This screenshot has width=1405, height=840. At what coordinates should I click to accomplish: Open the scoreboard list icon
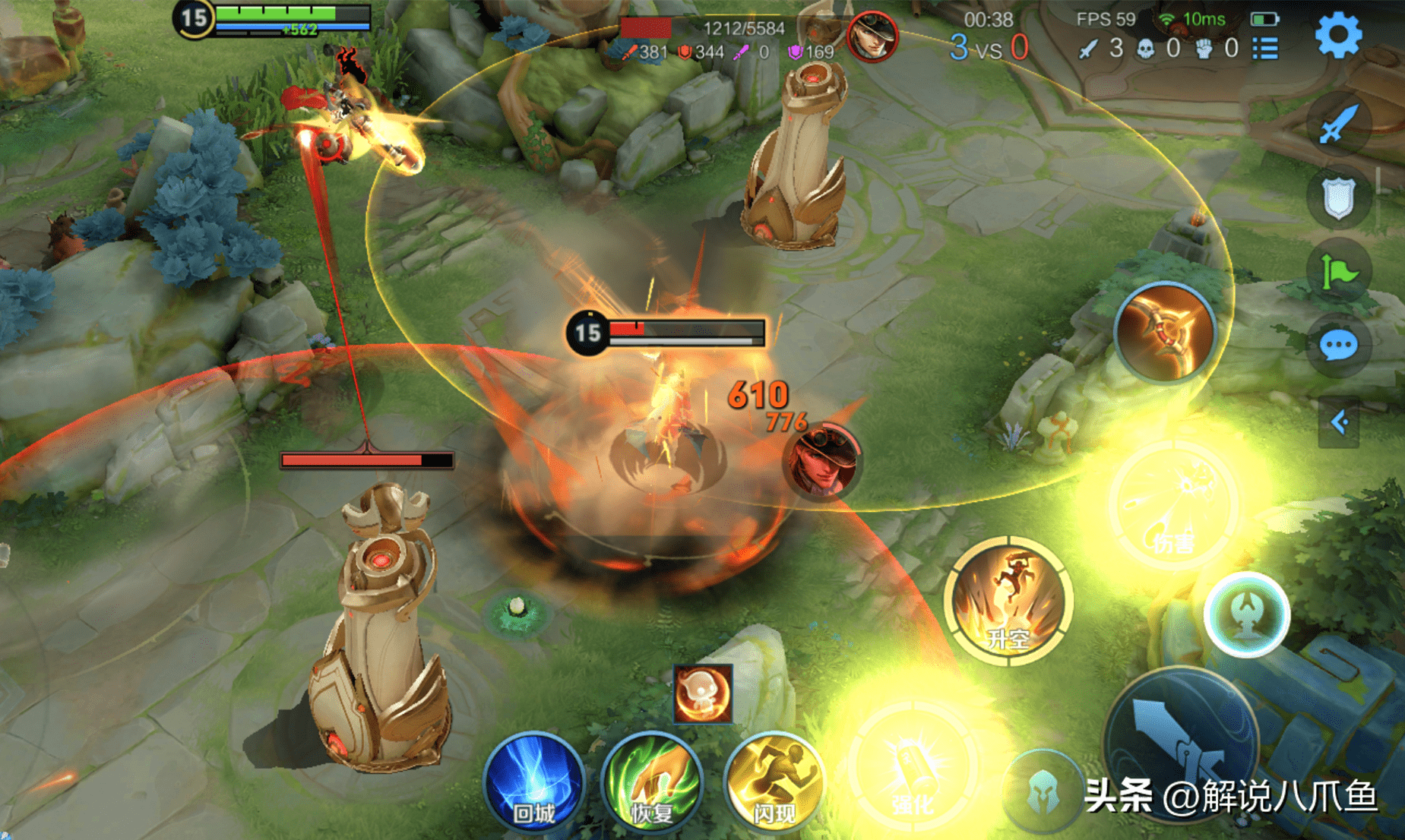tap(1266, 49)
